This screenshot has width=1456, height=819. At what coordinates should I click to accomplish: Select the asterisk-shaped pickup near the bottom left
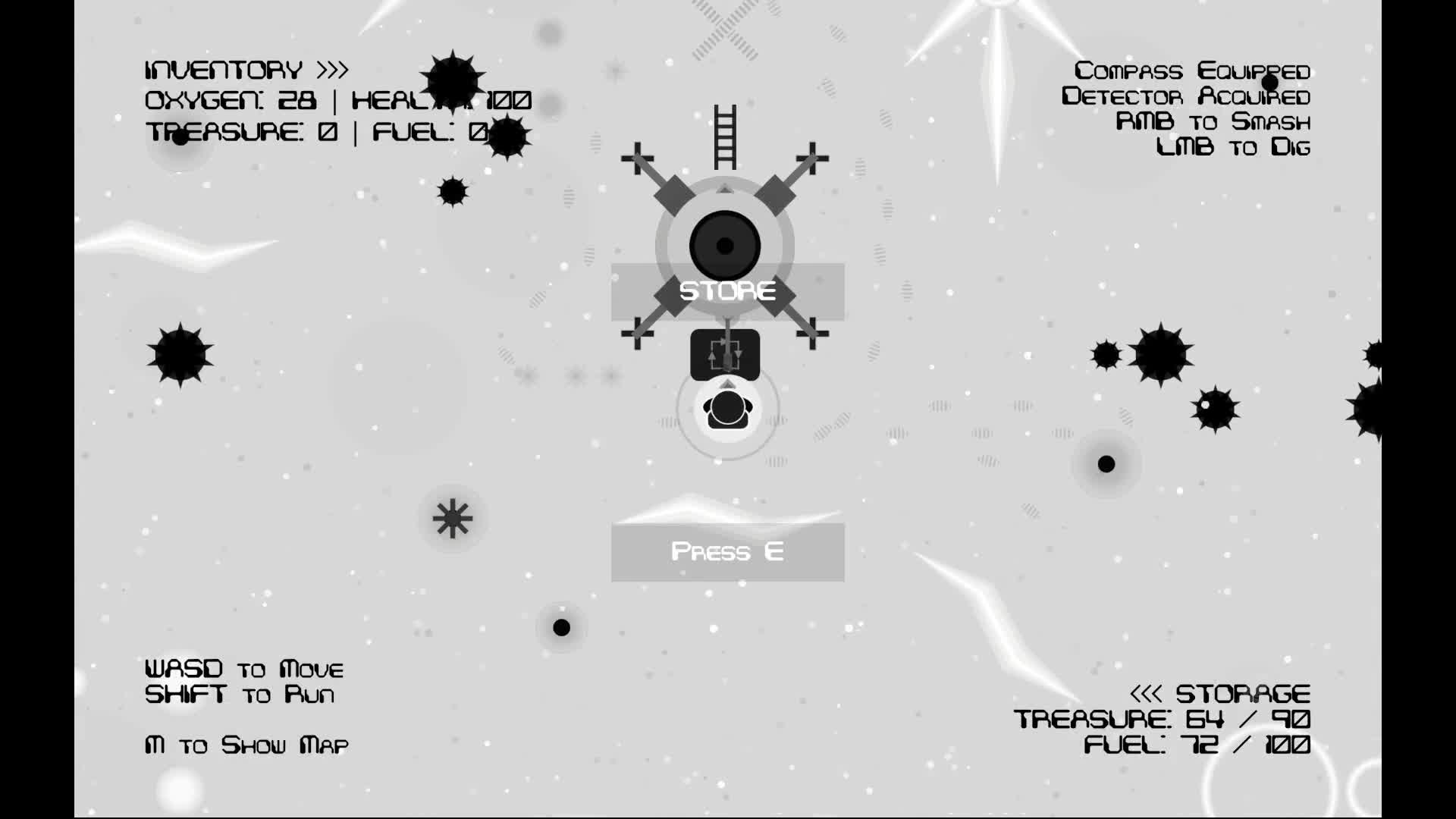click(x=452, y=518)
